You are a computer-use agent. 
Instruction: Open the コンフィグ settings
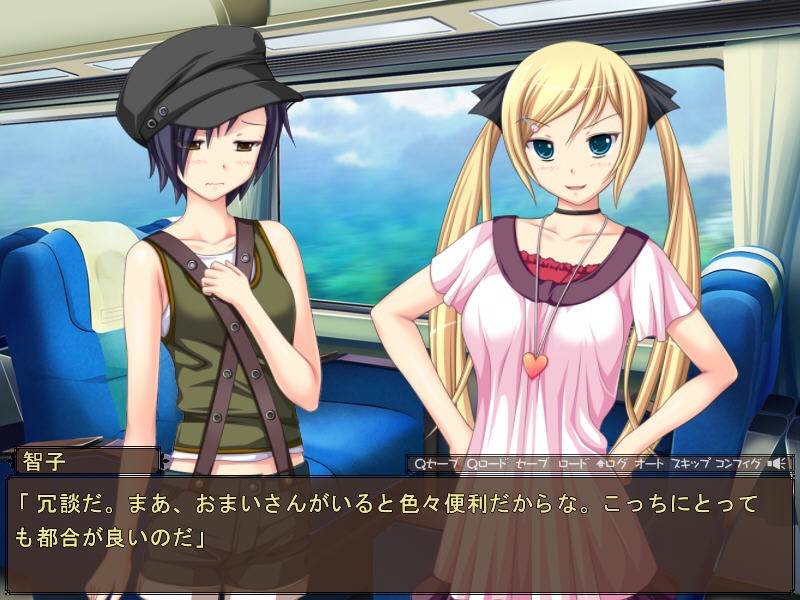tap(739, 464)
